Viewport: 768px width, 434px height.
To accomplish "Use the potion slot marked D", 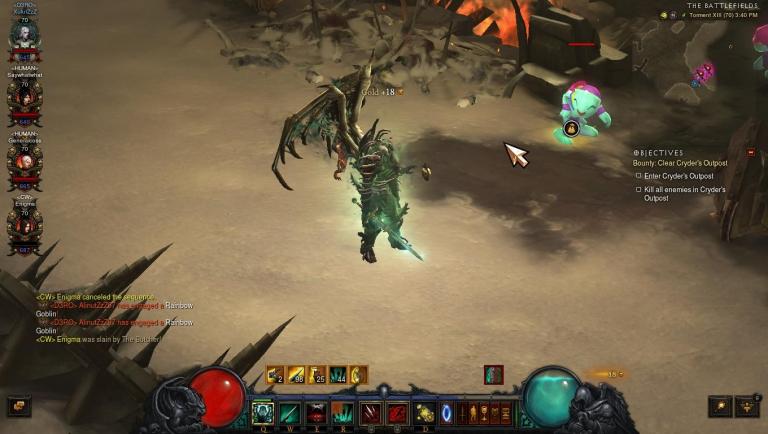I will (x=425, y=412).
